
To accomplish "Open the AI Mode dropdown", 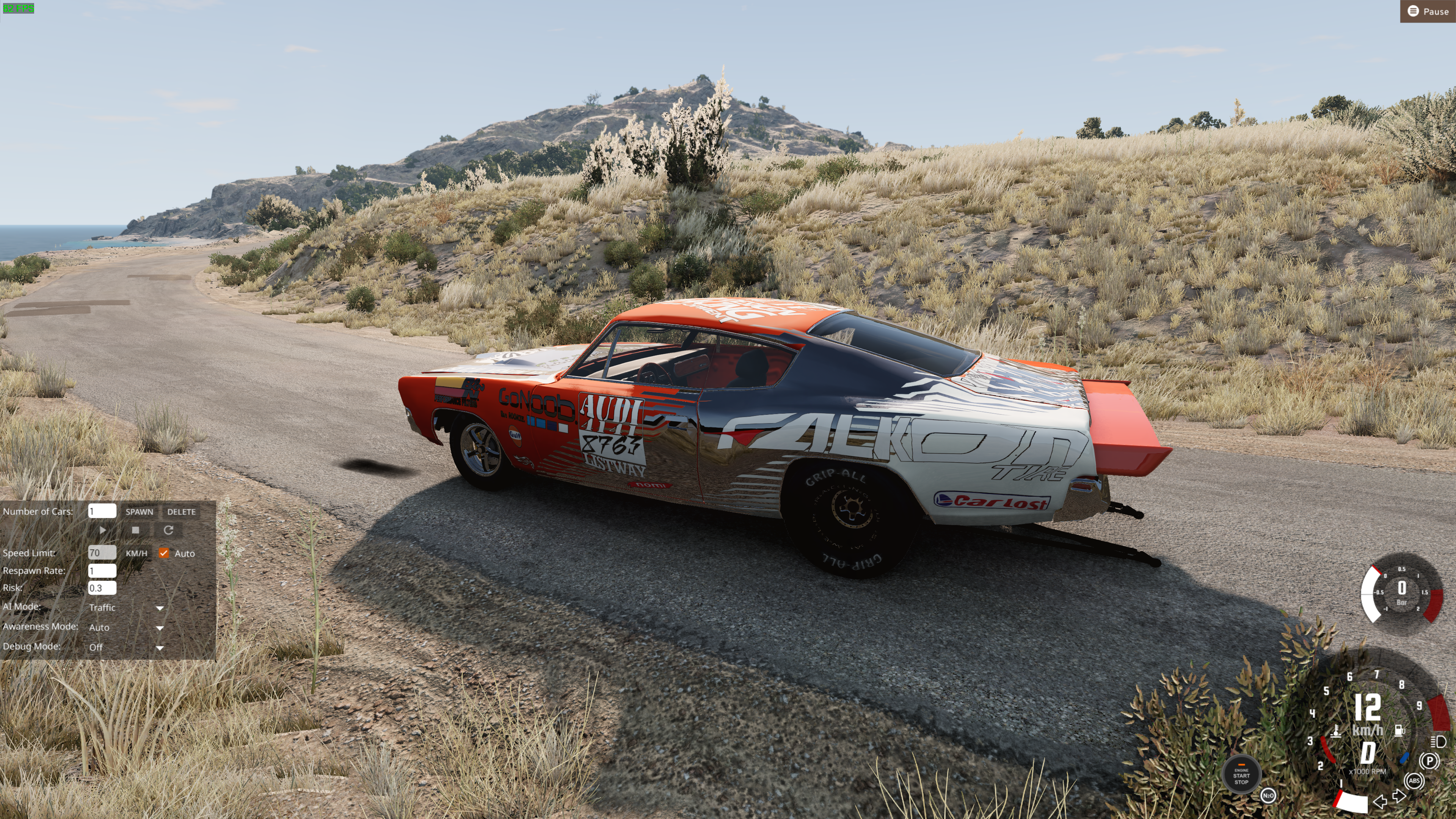I will [126, 607].
